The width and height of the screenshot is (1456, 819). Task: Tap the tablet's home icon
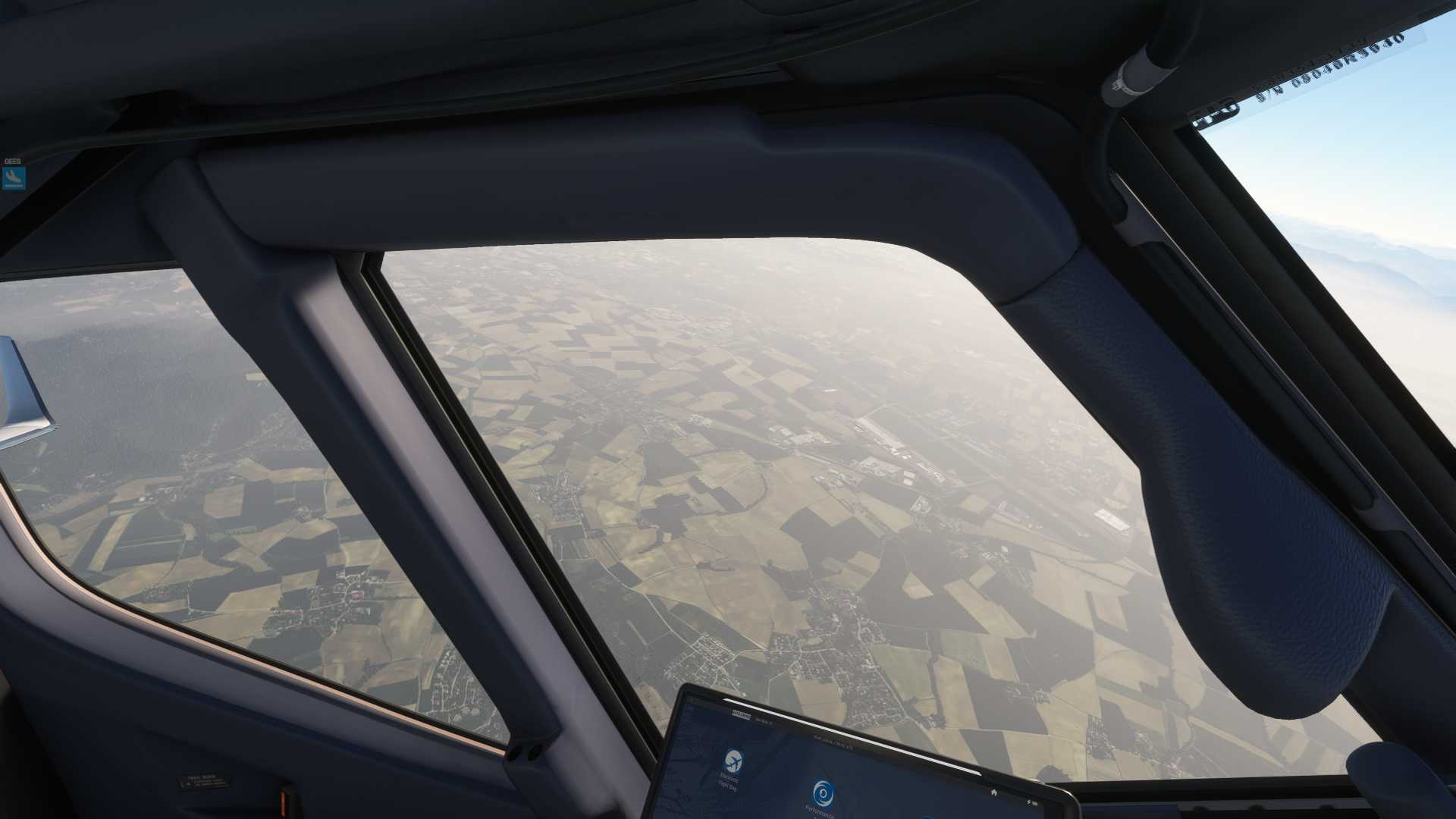[993, 792]
